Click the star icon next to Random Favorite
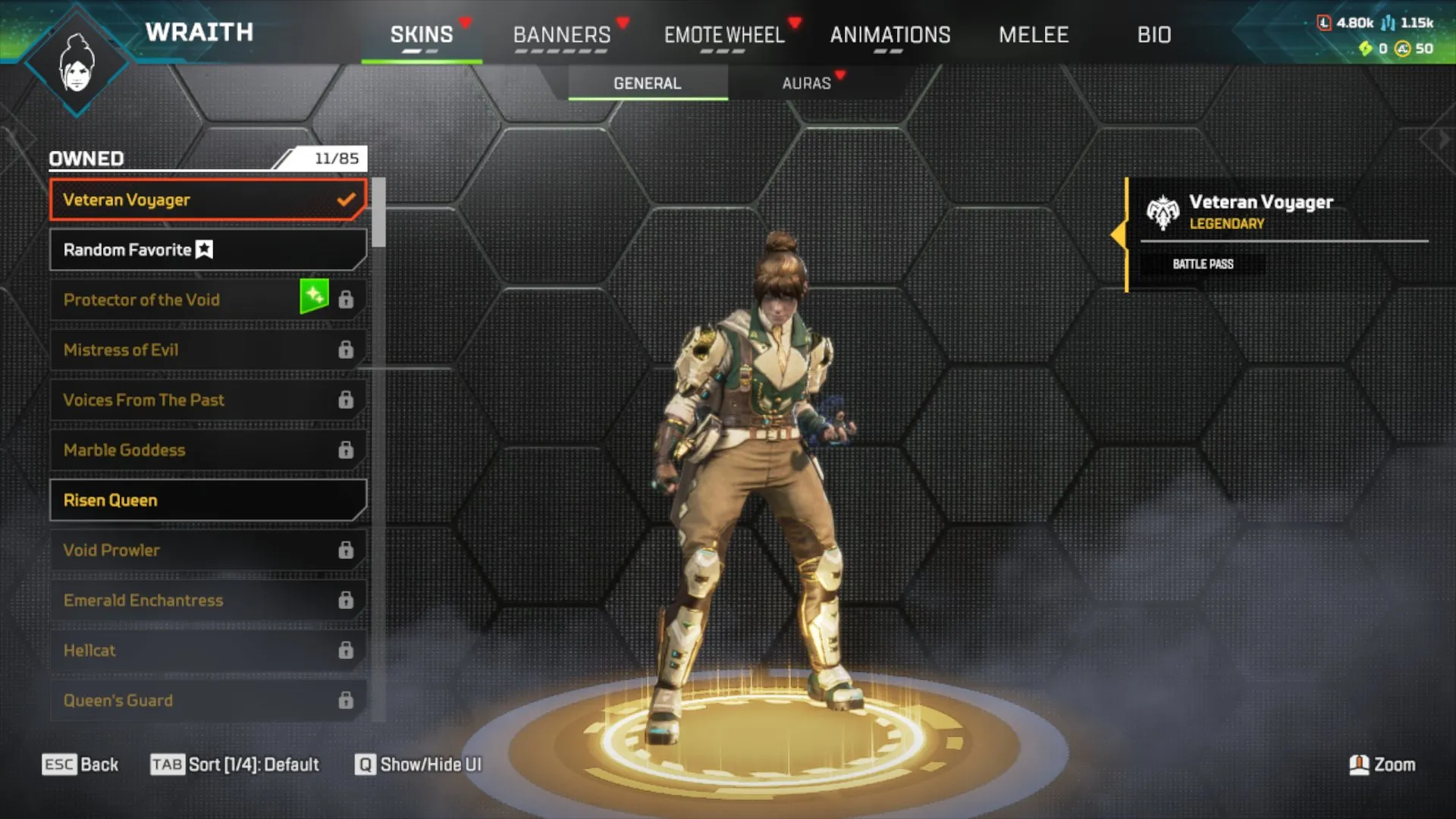The height and width of the screenshot is (819, 1456). (x=203, y=249)
